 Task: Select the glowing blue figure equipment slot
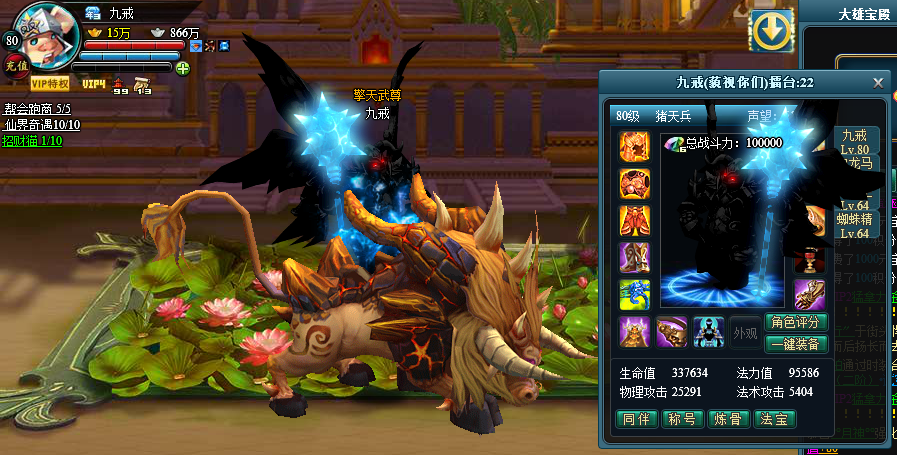pyautogui.click(x=708, y=332)
